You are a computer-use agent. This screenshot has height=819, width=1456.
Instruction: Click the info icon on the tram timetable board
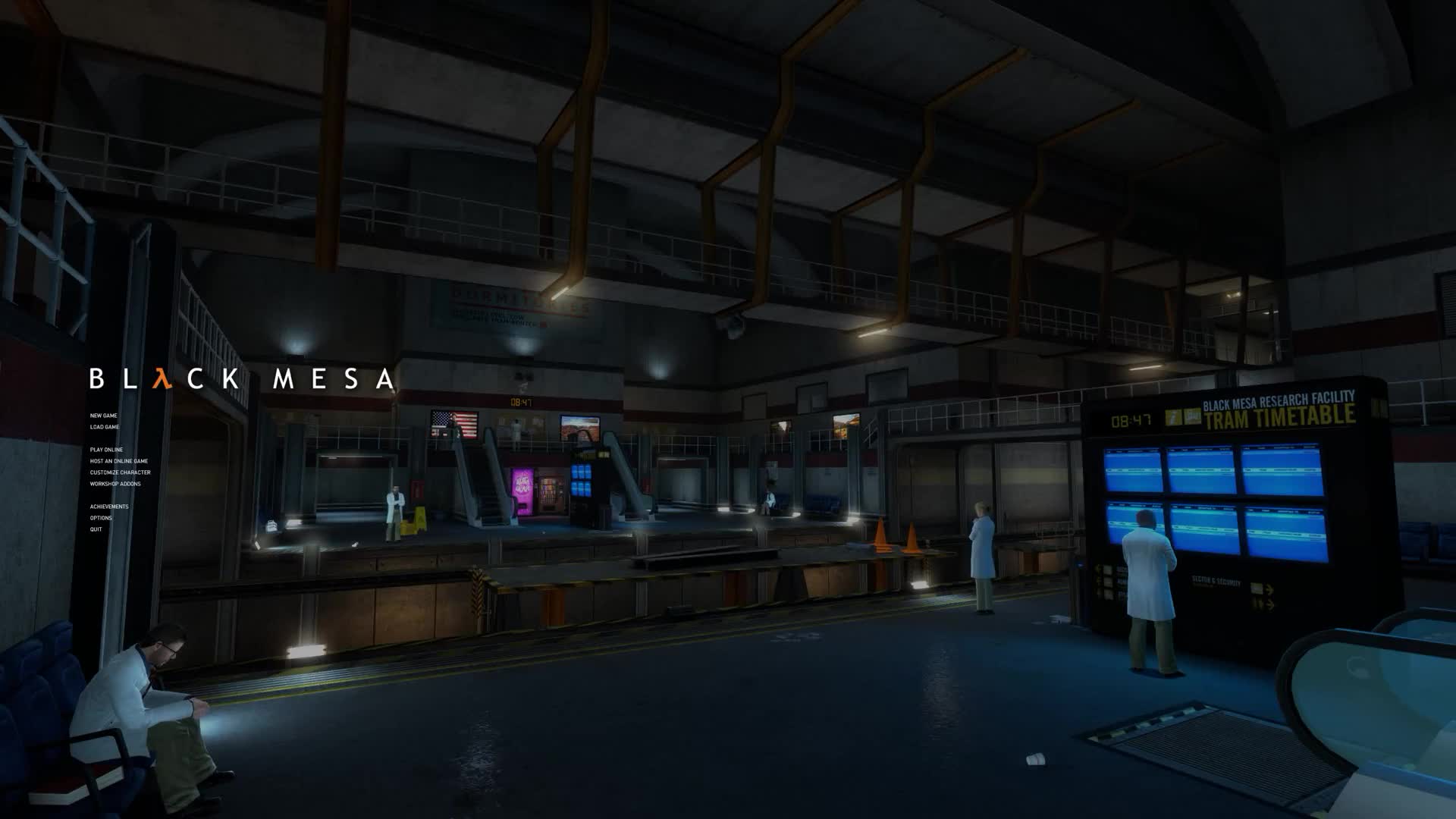(1174, 418)
